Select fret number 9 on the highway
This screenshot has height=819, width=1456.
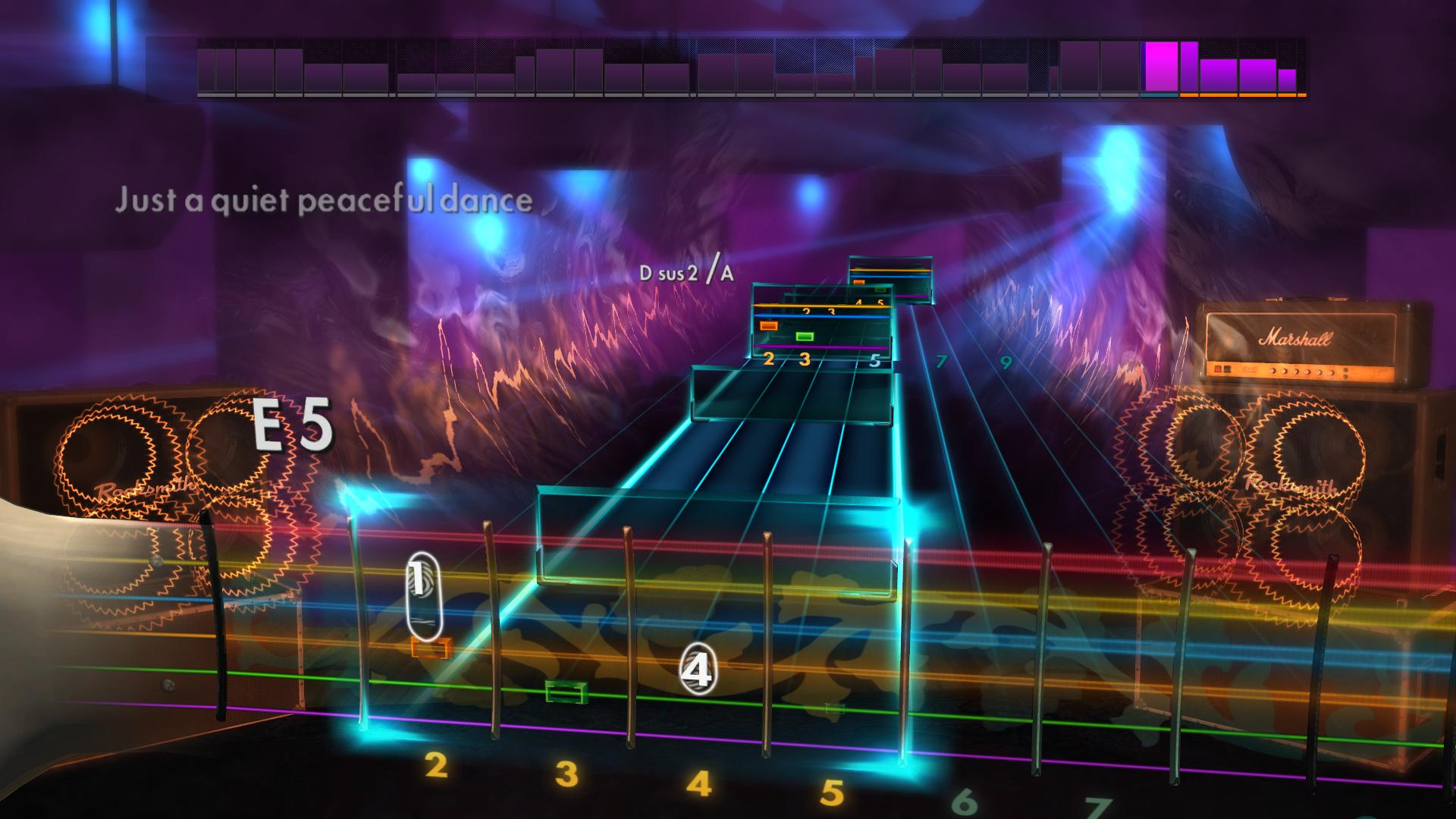point(1005,363)
